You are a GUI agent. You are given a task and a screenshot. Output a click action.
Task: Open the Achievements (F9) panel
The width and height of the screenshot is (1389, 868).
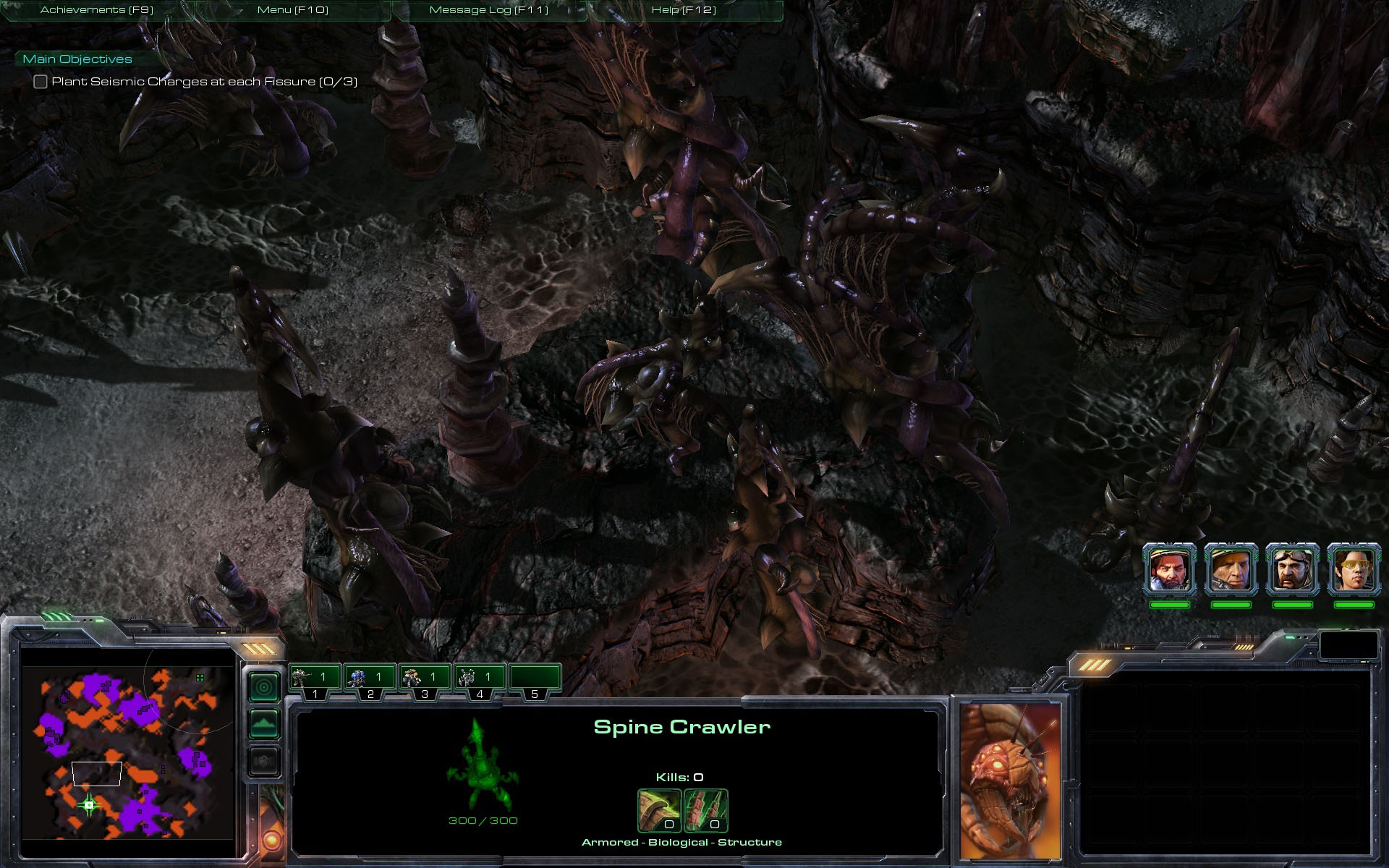pos(97,10)
